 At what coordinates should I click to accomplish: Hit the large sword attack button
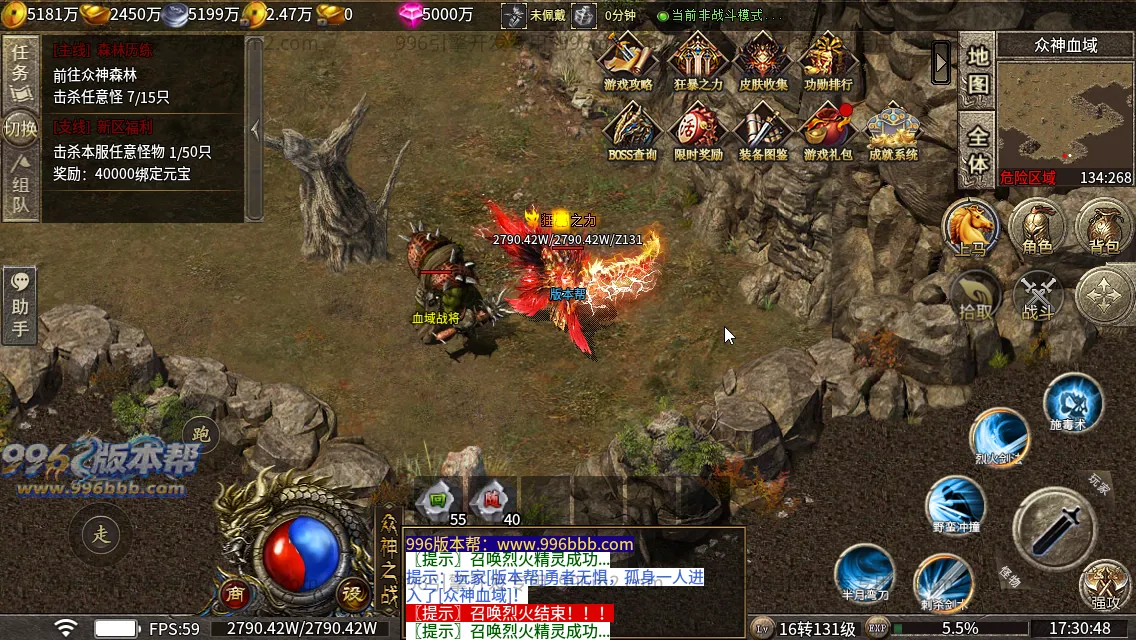click(x=1053, y=530)
